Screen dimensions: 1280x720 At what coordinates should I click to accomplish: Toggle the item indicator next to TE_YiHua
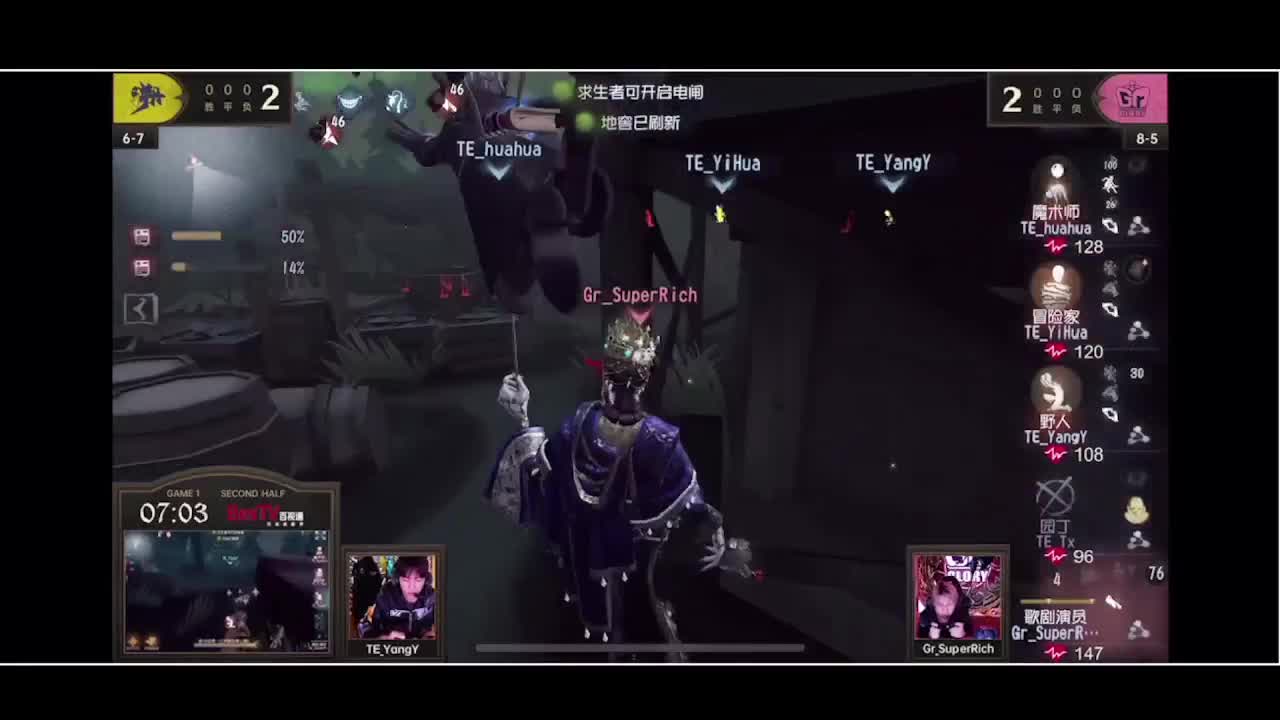(1139, 269)
